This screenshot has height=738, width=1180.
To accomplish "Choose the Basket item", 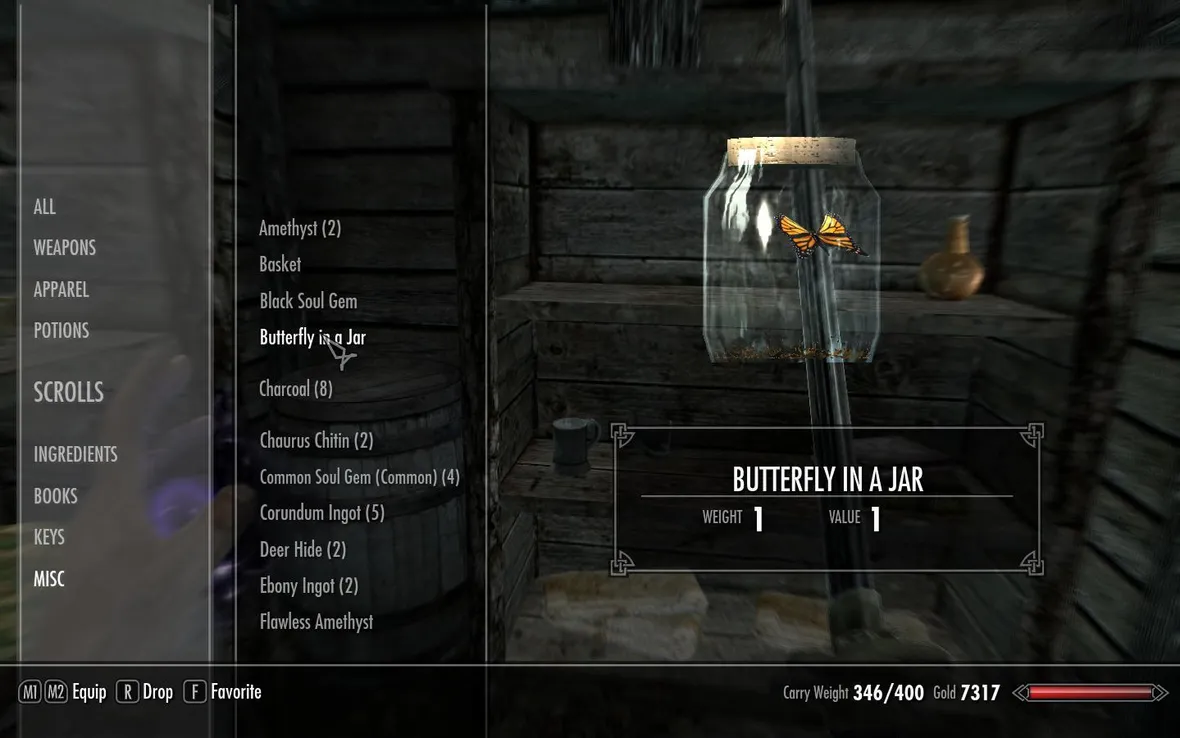I will click(280, 264).
